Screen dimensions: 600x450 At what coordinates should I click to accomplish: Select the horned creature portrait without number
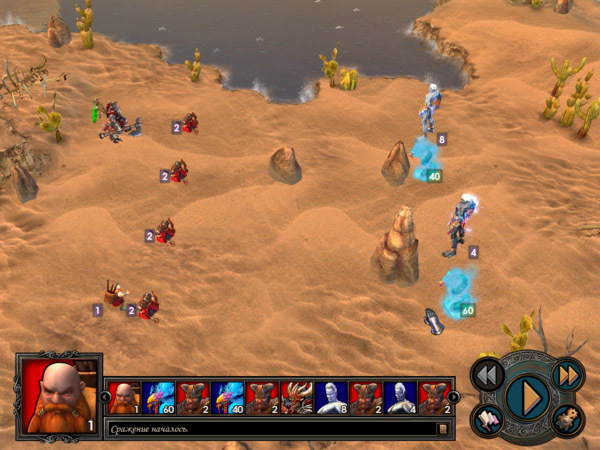tap(297, 397)
